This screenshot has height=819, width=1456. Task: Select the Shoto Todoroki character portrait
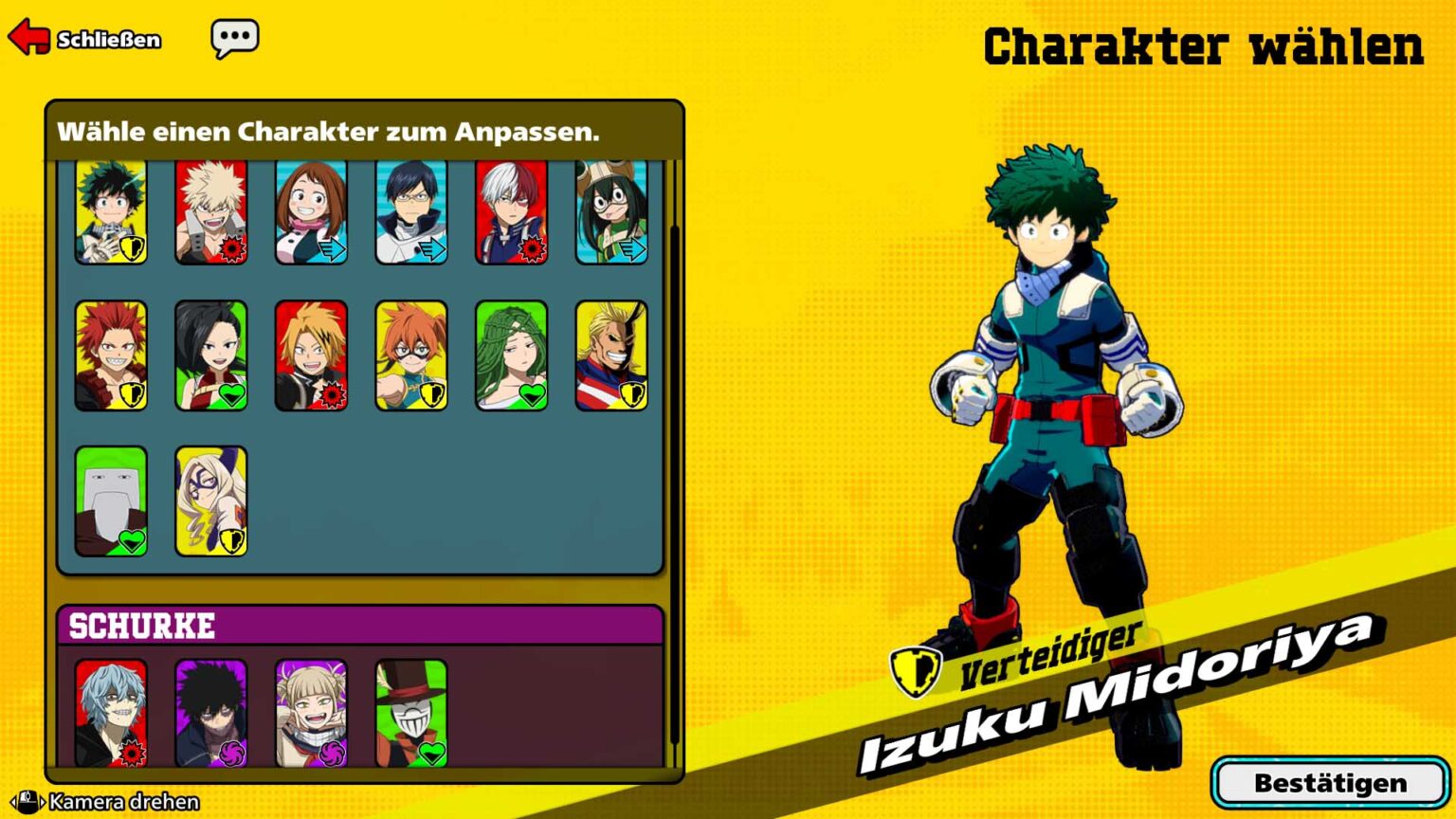click(x=513, y=212)
